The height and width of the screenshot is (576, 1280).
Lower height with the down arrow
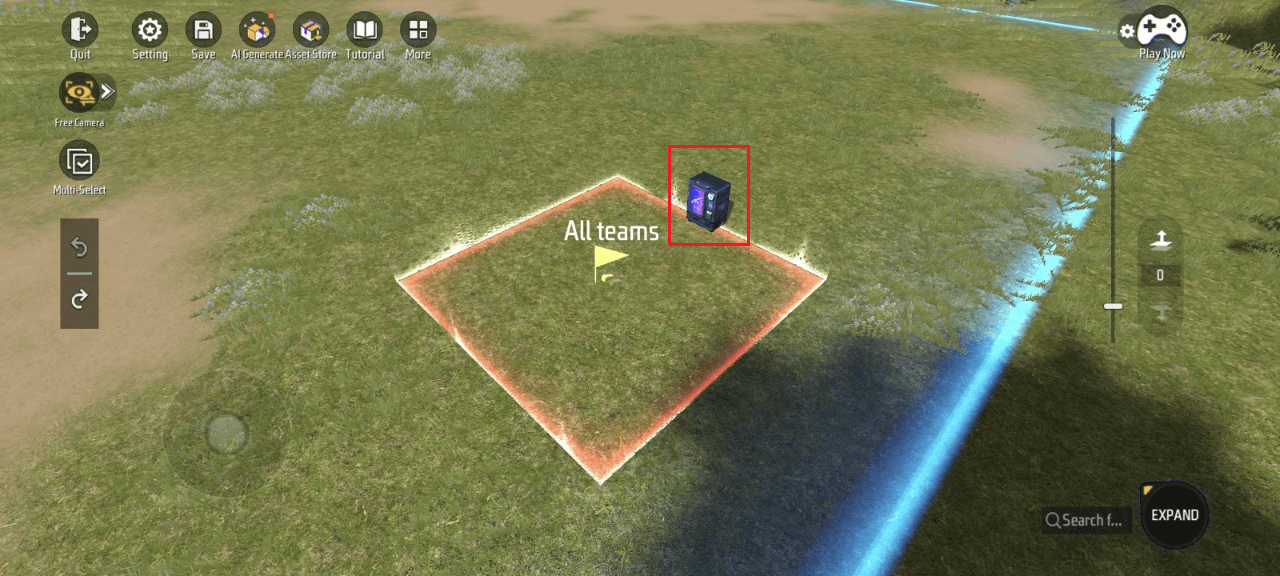1160,312
